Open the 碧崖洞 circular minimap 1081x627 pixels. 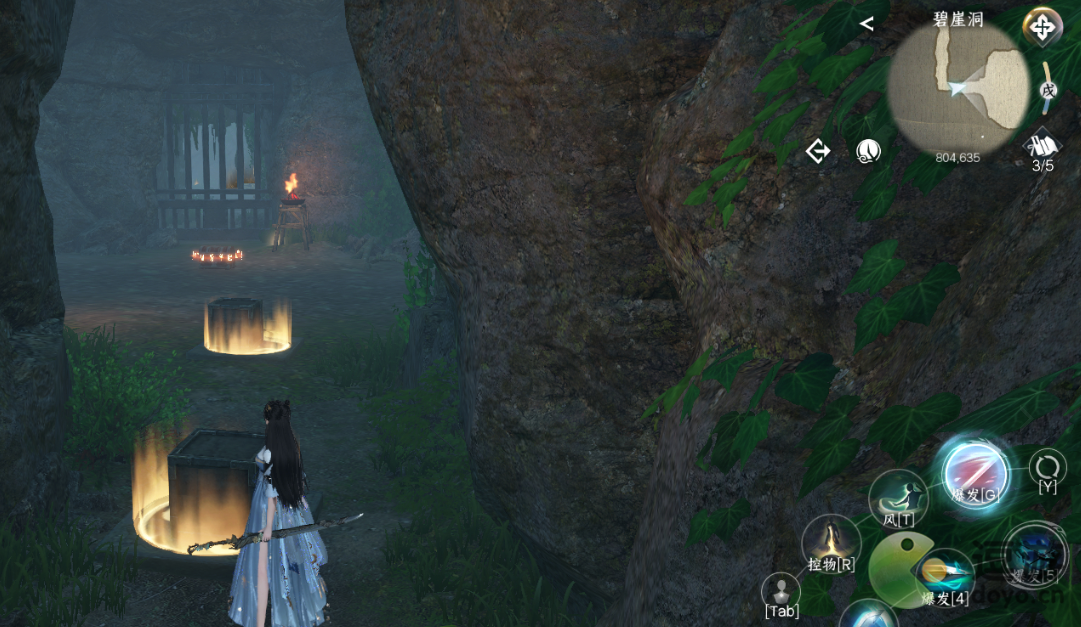(957, 88)
